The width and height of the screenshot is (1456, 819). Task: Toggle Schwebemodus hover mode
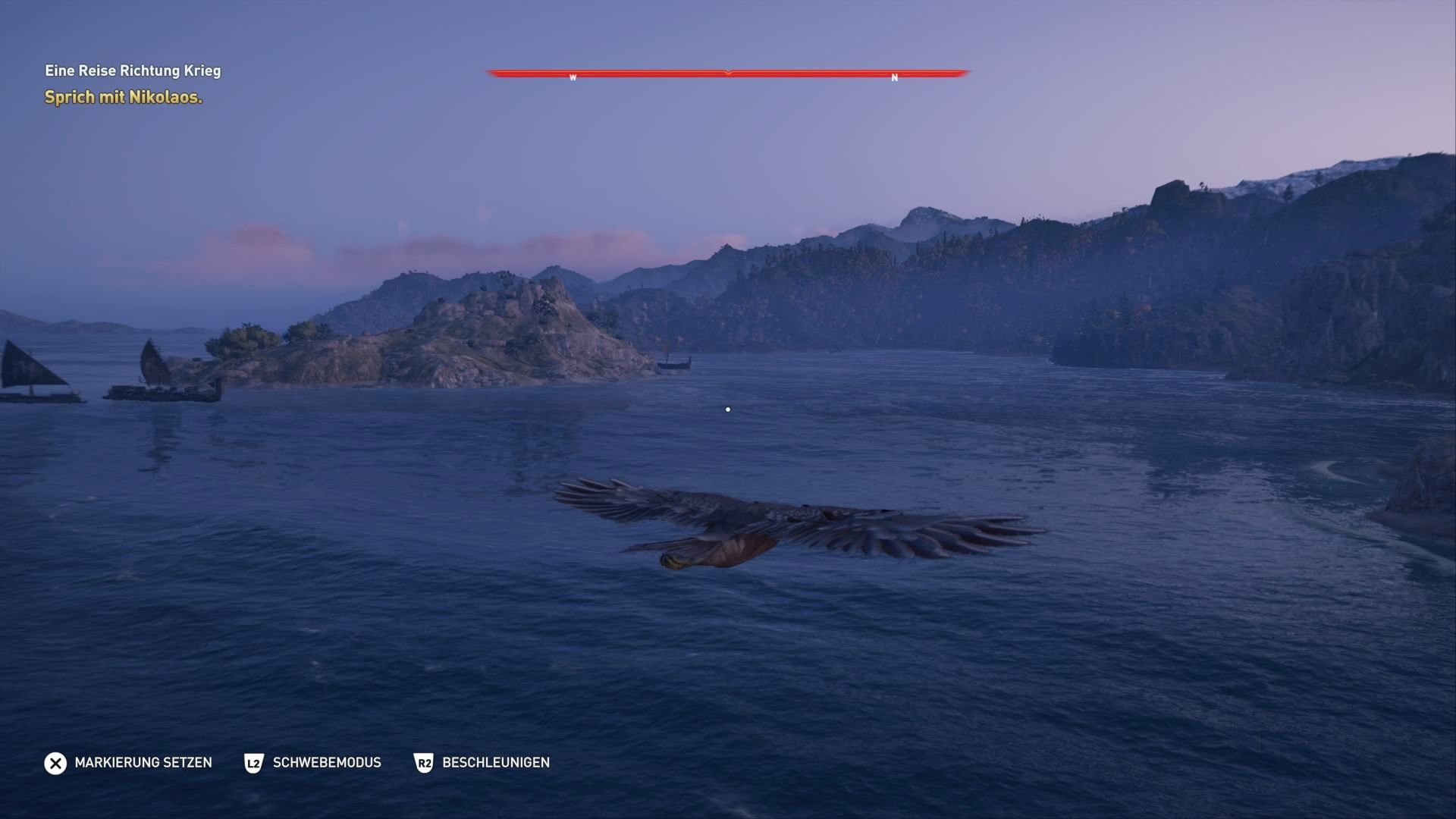point(326,764)
